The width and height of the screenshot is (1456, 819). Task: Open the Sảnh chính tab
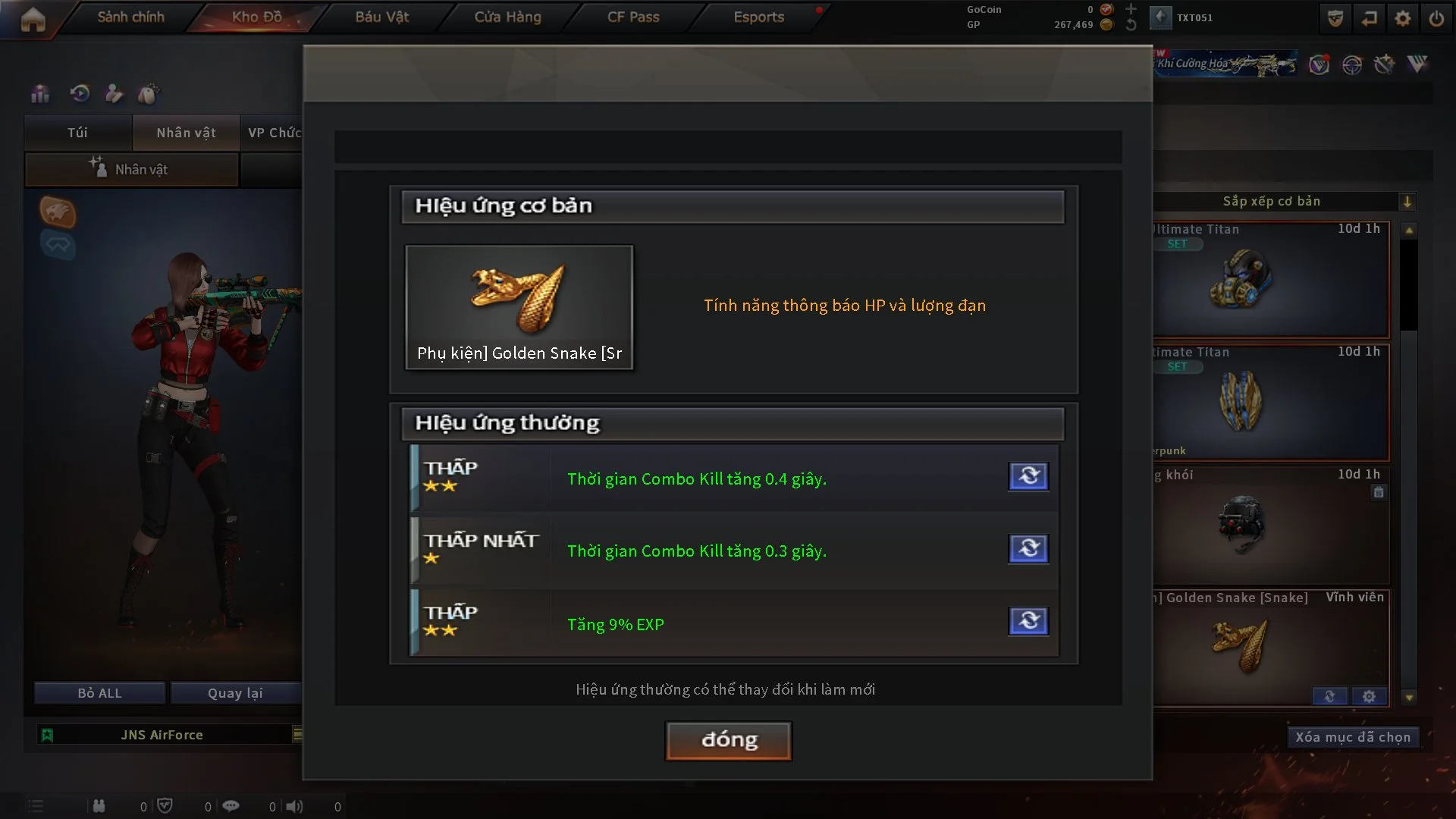tap(130, 17)
